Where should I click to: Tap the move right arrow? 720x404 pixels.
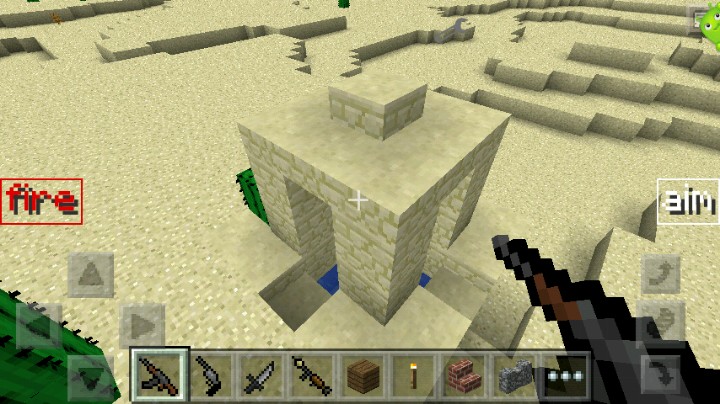142,325
